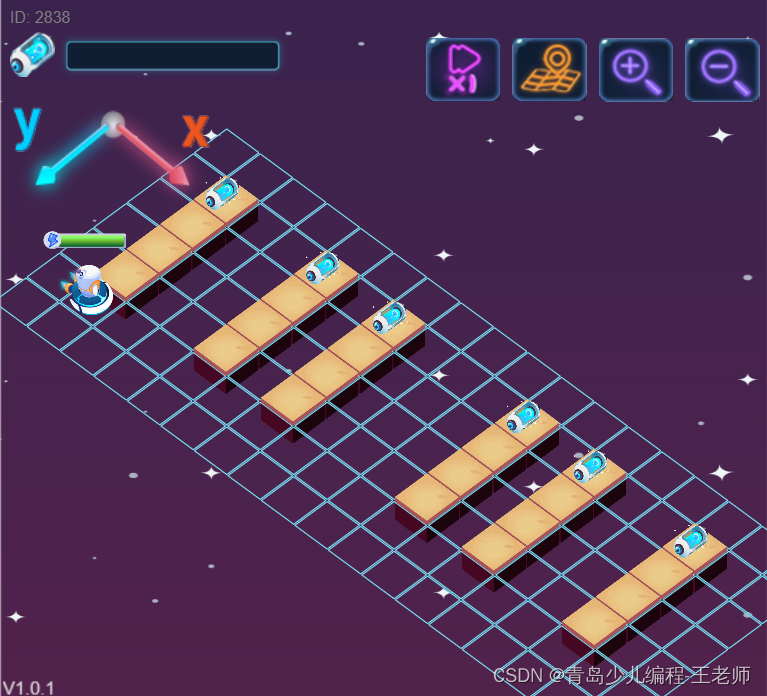Zoom out with the minus magnifier
767x696 pixels.
click(x=722, y=69)
